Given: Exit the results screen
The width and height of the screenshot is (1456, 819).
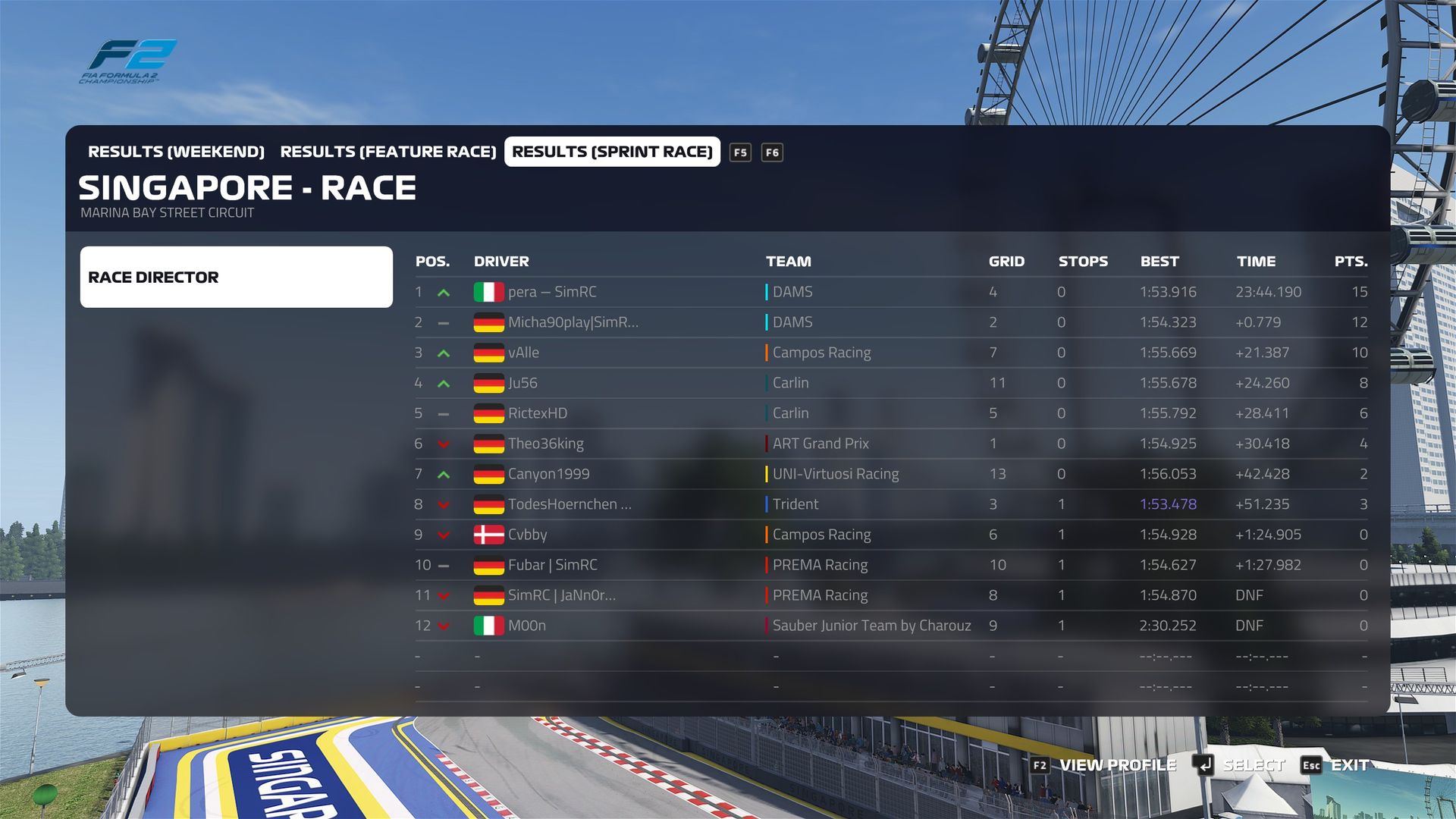Looking at the screenshot, I should (x=1349, y=765).
